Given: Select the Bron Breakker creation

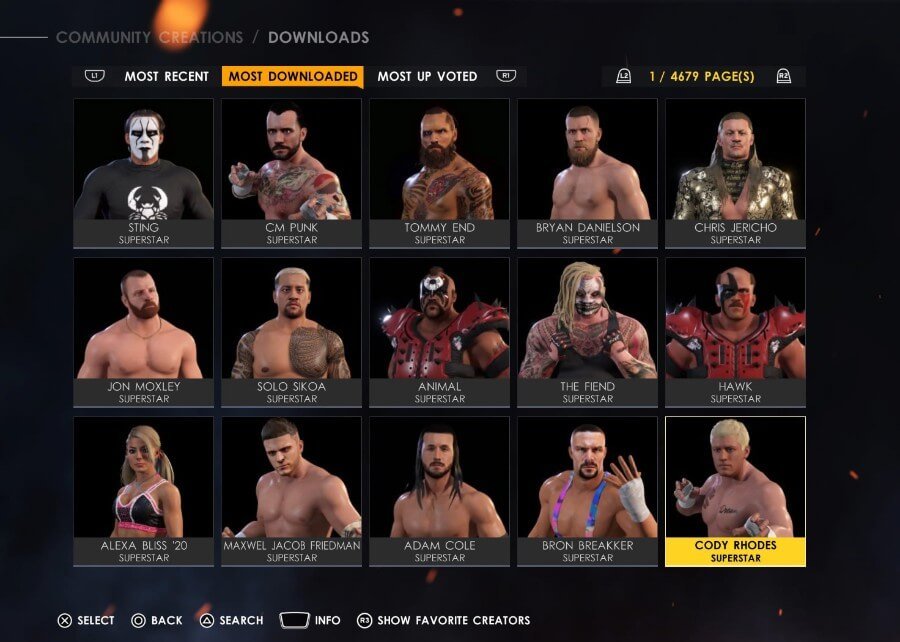Looking at the screenshot, I should pyautogui.click(x=587, y=491).
